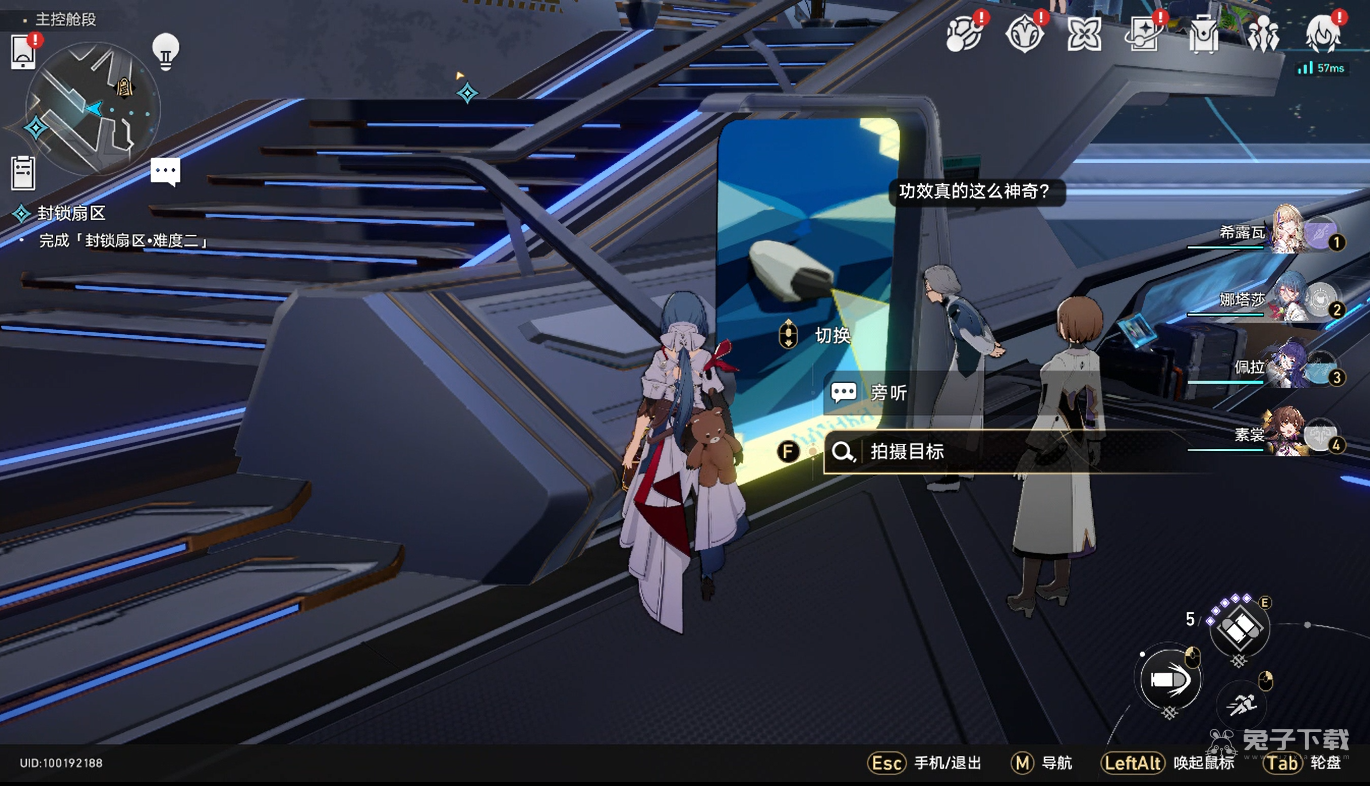The width and height of the screenshot is (1370, 786).
Task: Open the character head icon
Action: click(1323, 34)
